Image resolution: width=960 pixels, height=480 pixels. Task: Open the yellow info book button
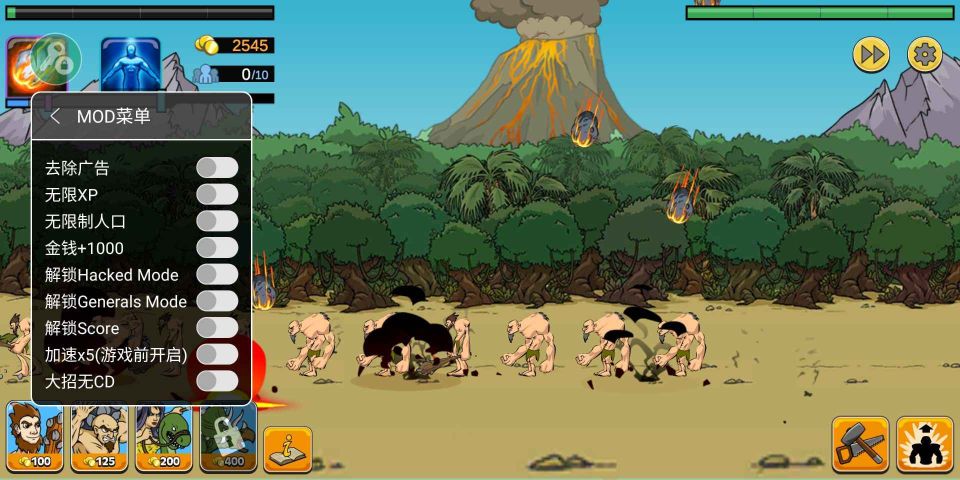pos(288,448)
